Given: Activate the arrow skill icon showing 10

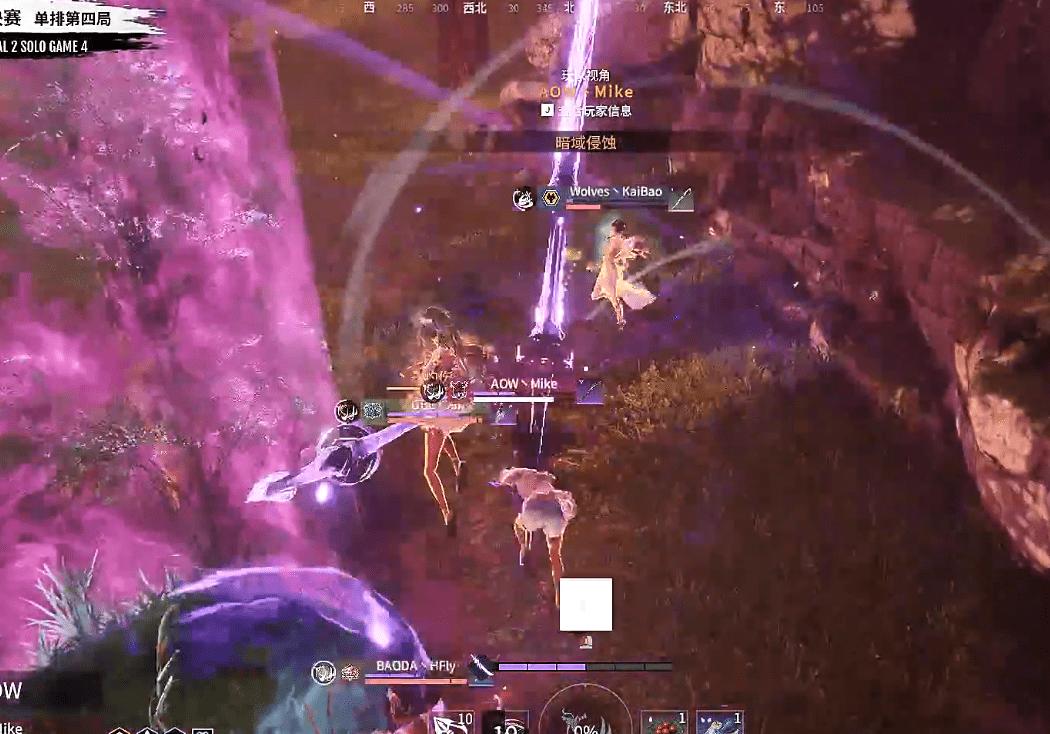Looking at the screenshot, I should coord(452,723).
